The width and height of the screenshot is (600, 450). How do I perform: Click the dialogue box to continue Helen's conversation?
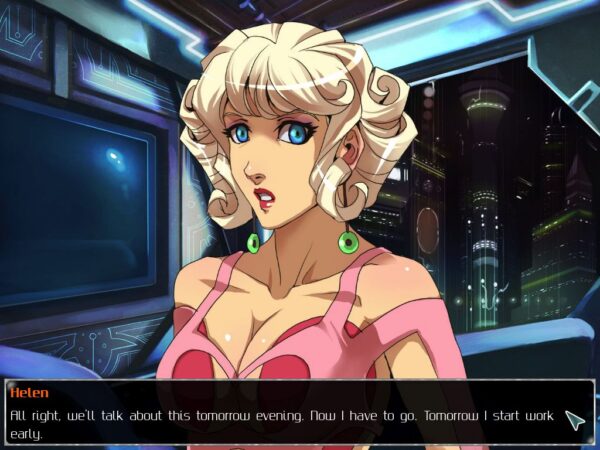click(x=280, y=411)
